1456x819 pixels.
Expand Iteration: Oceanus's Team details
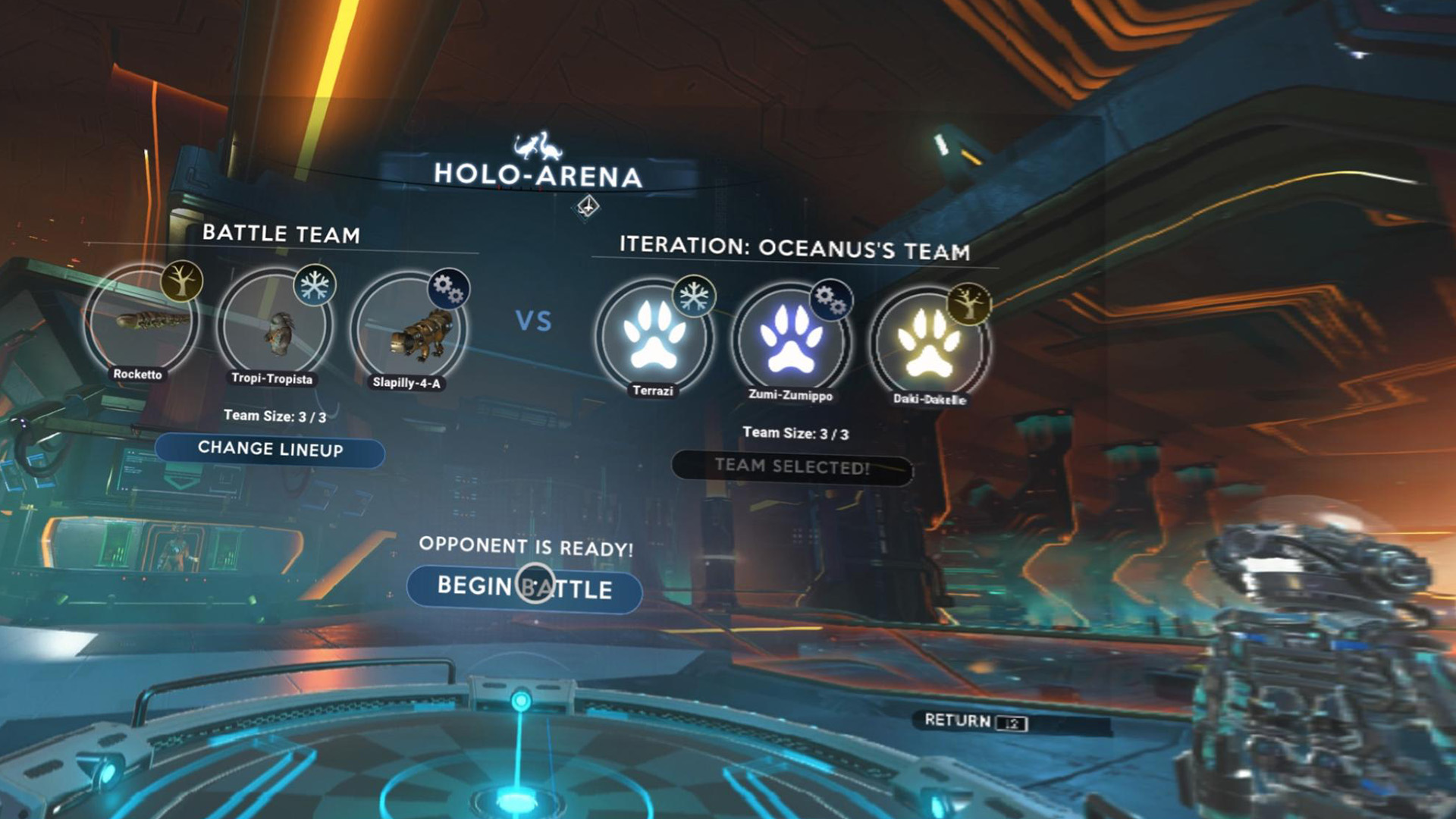point(795,245)
